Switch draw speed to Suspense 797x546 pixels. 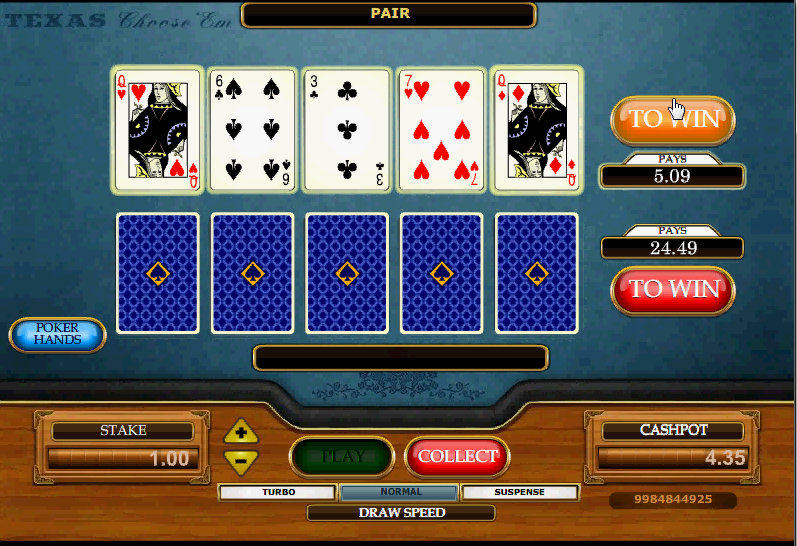tap(520, 492)
